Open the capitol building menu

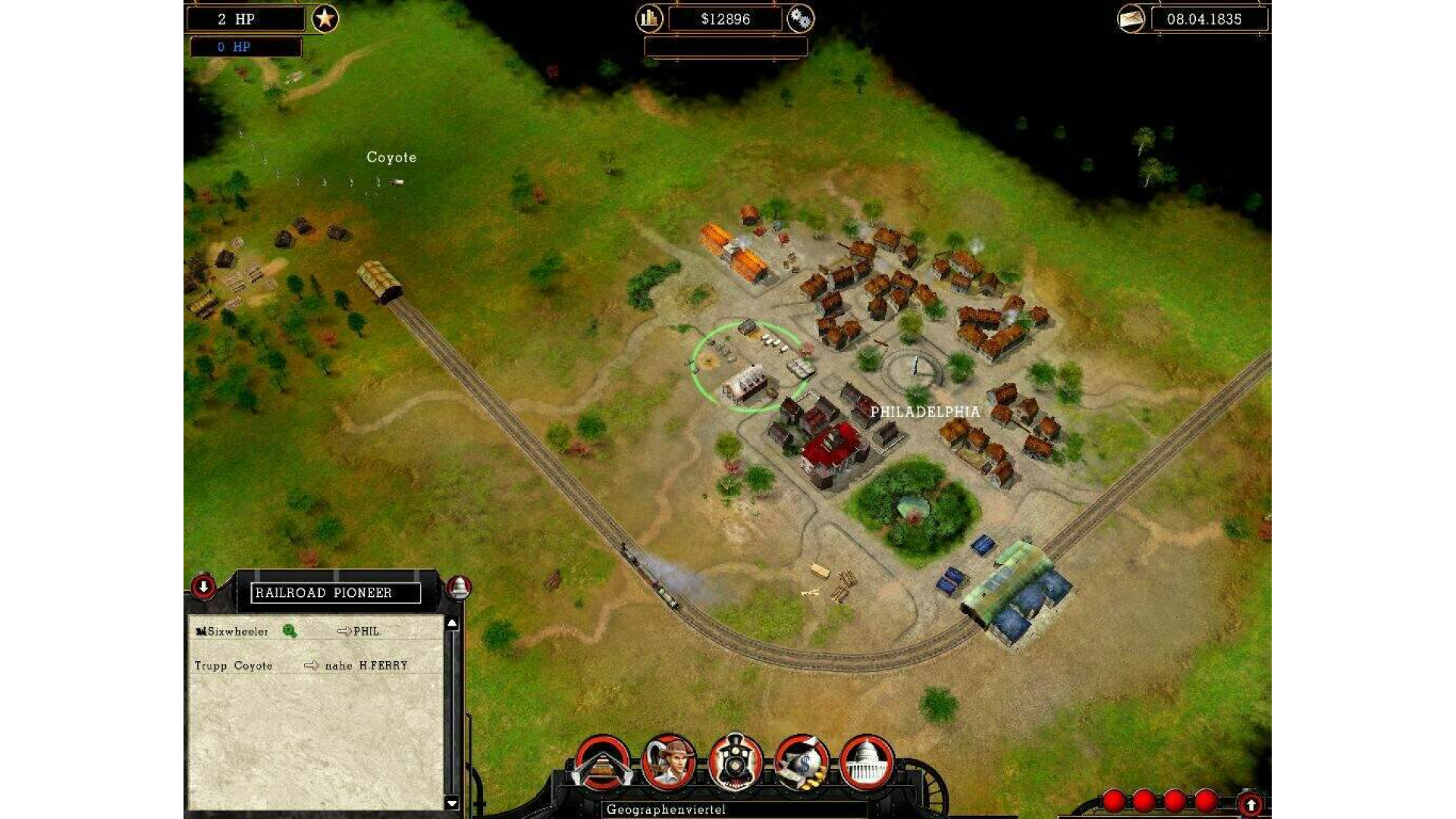coord(867,763)
